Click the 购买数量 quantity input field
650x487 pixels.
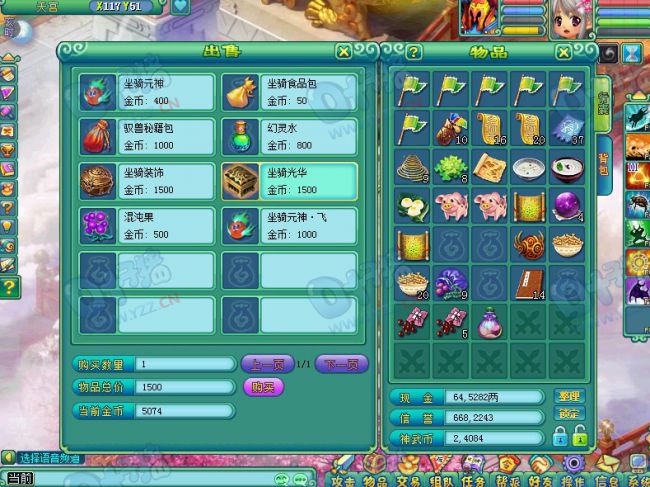[184, 364]
